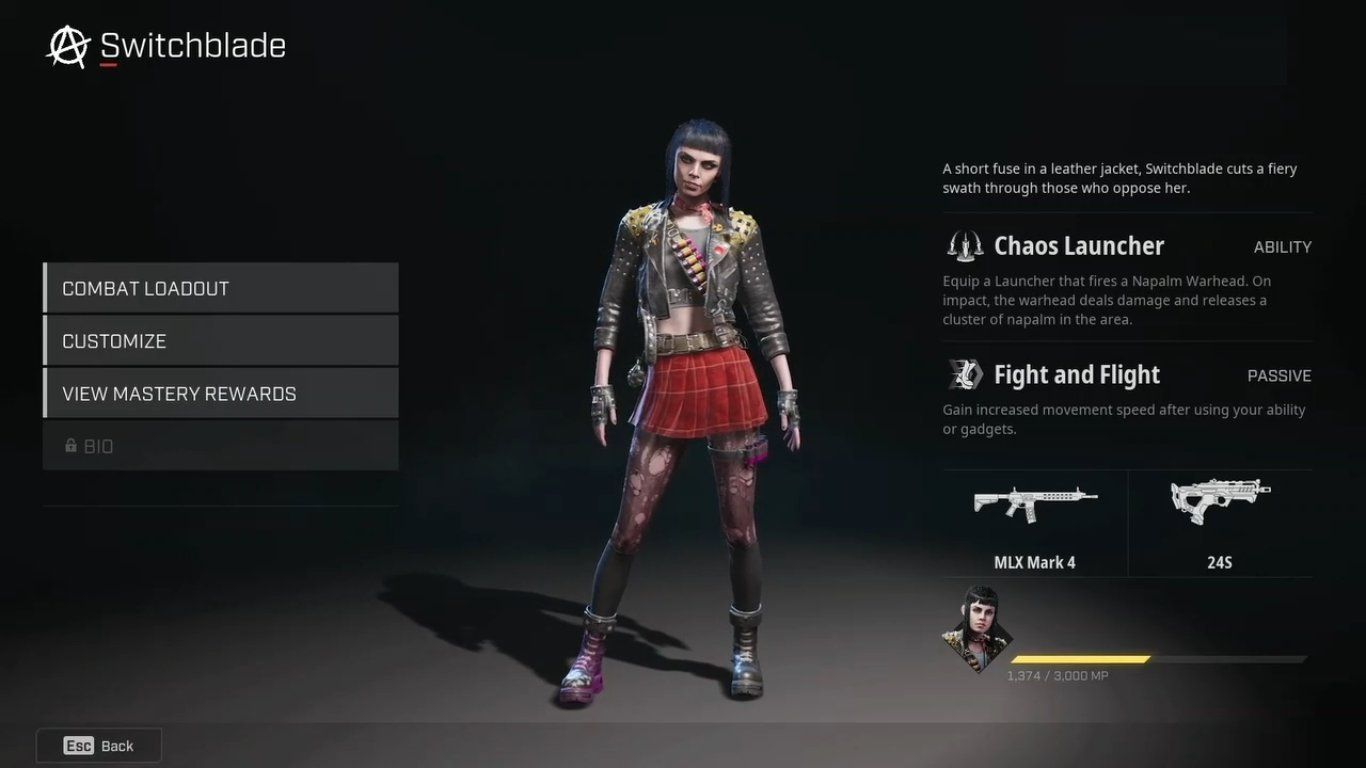The width and height of the screenshot is (1366, 768).
Task: Open the Combat Loadout menu
Action: pos(221,288)
